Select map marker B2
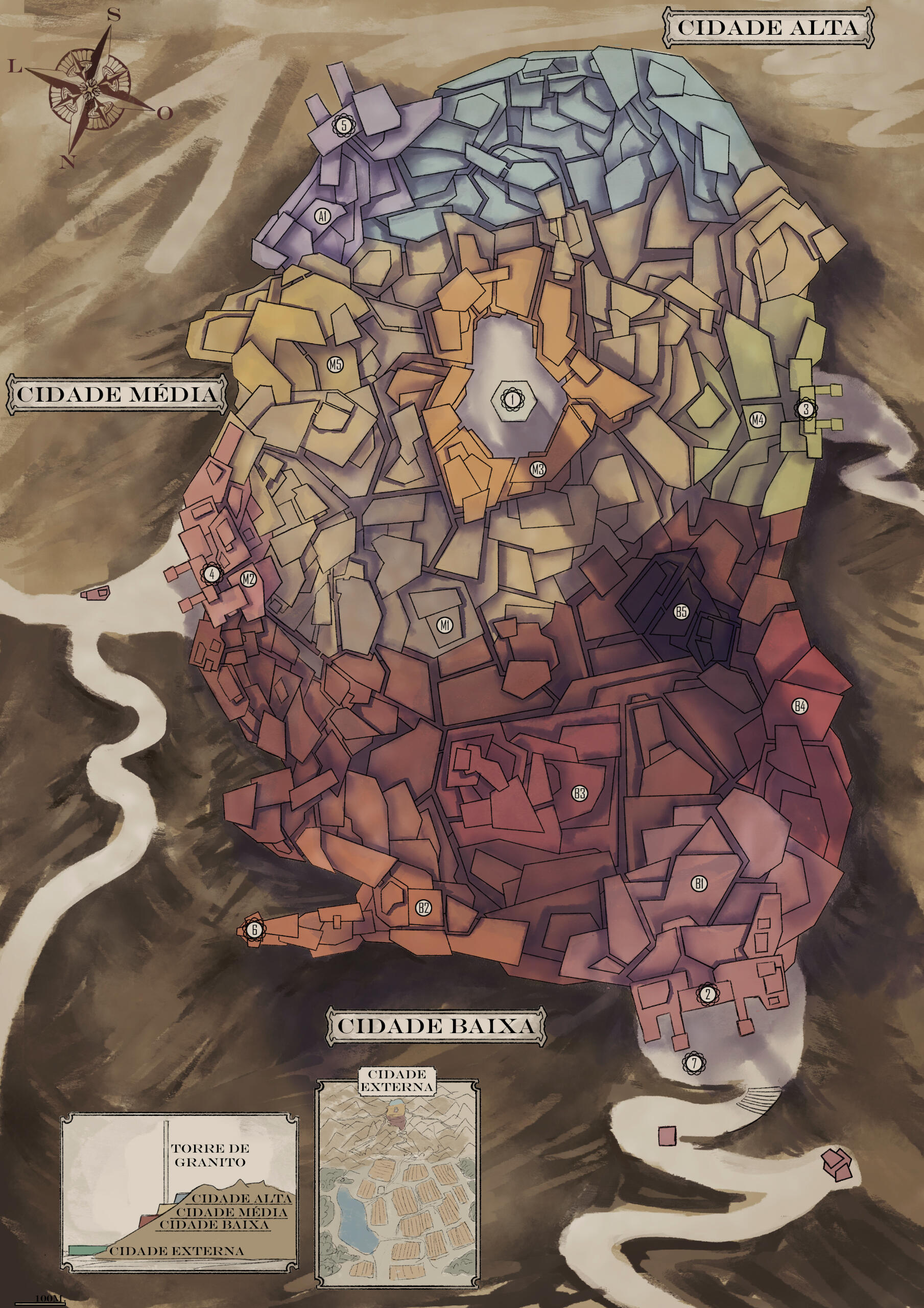The width and height of the screenshot is (924, 1308). tap(423, 907)
